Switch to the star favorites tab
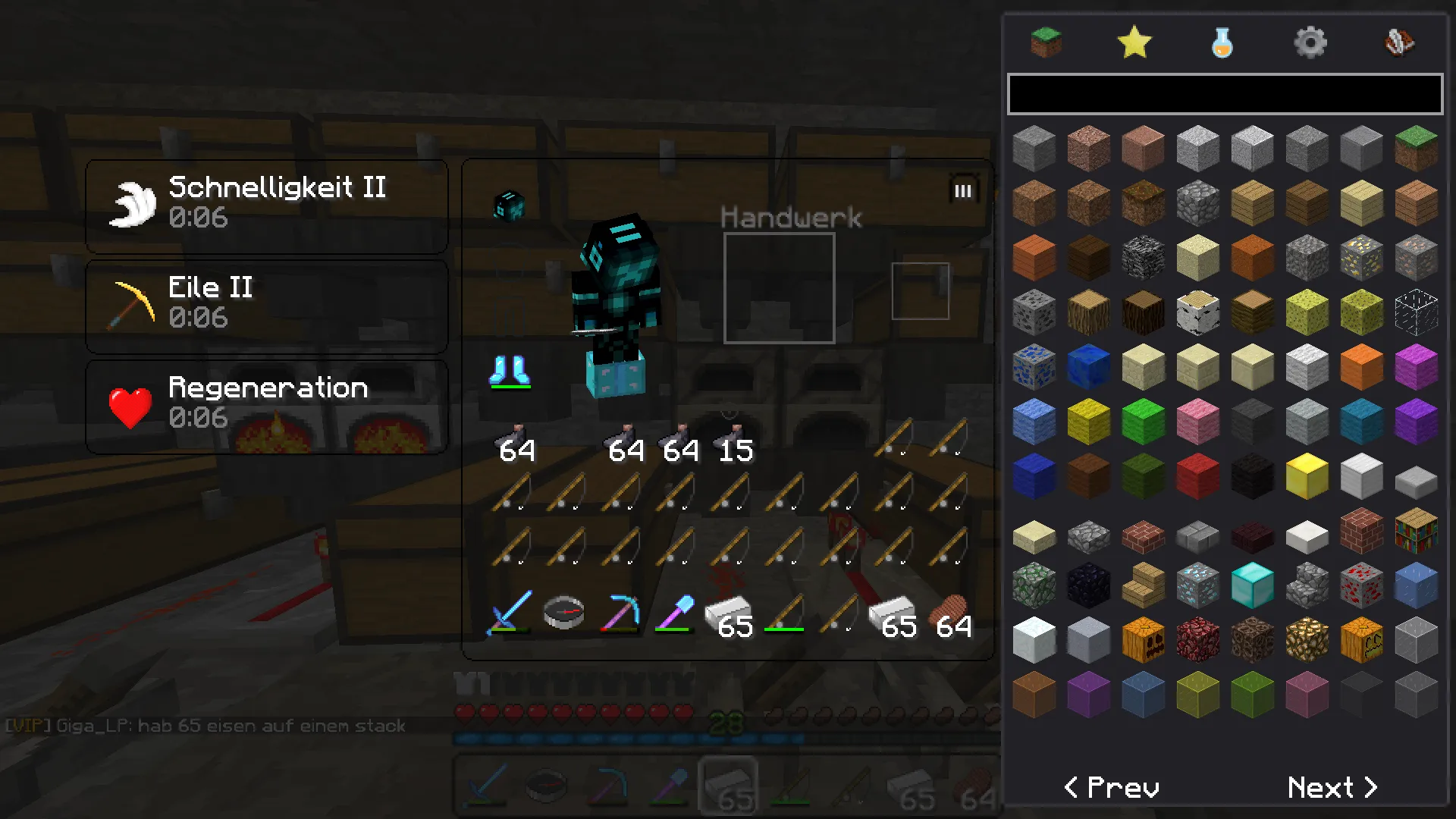Viewport: 1456px width, 819px height. coord(1134,42)
